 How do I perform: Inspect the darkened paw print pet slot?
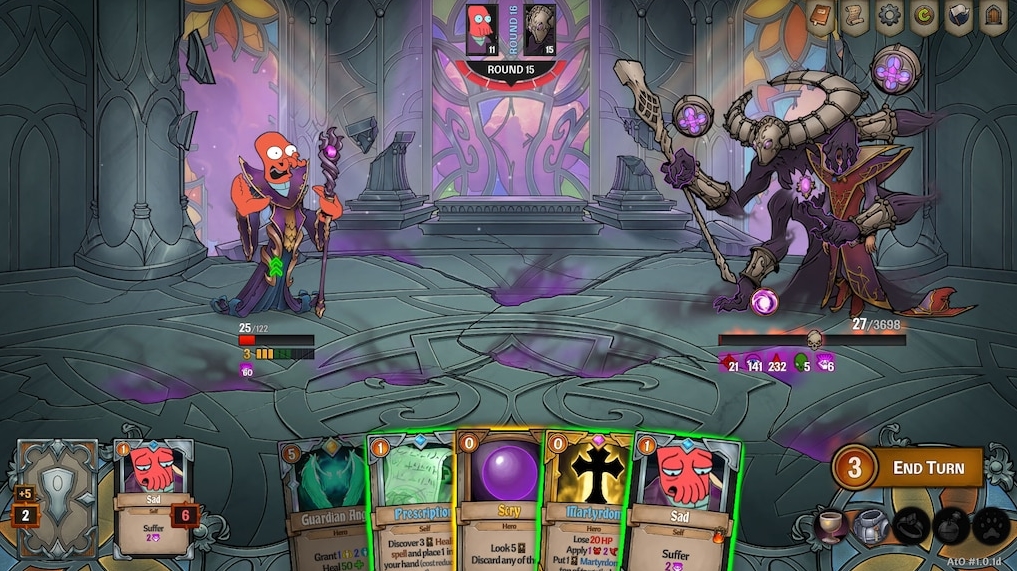point(989,526)
